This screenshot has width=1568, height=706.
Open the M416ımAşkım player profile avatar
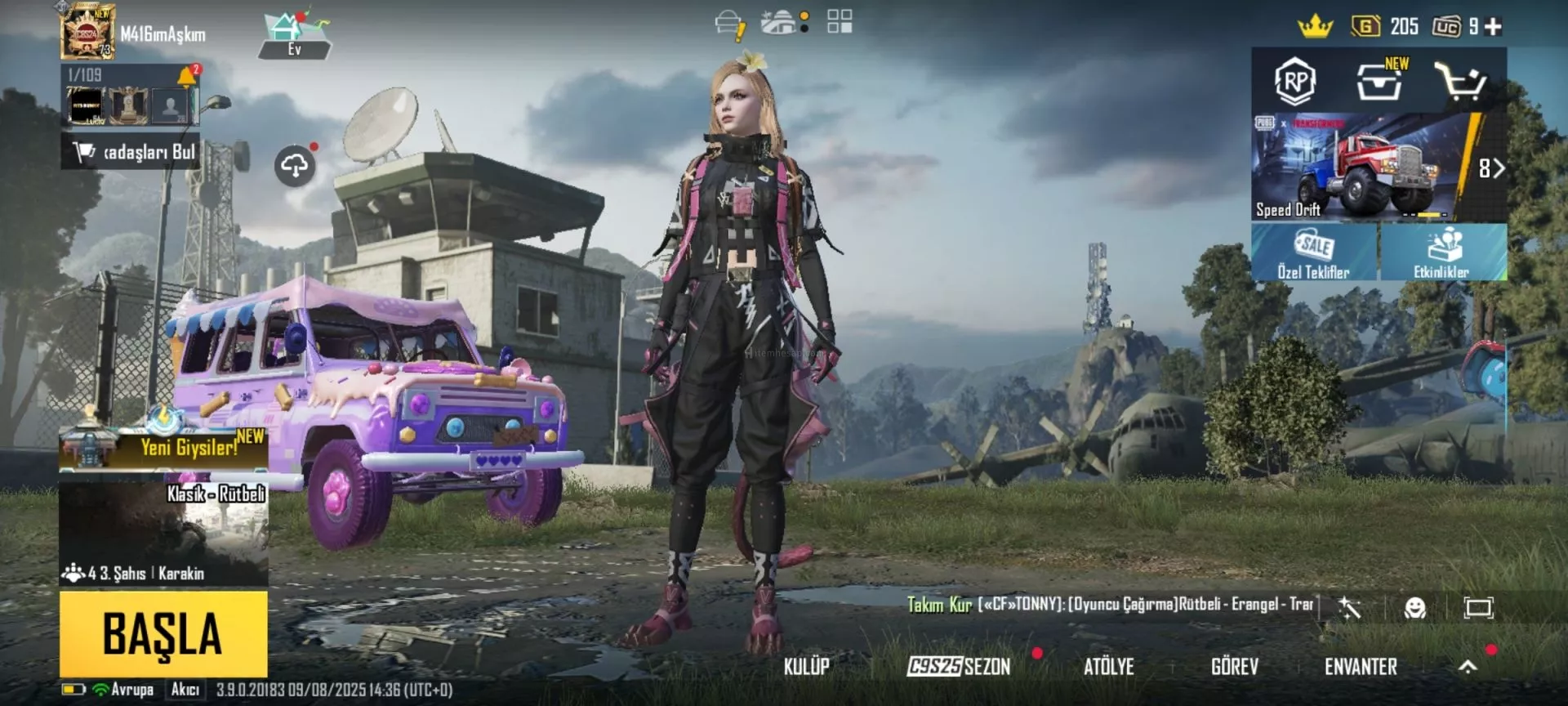[87, 33]
